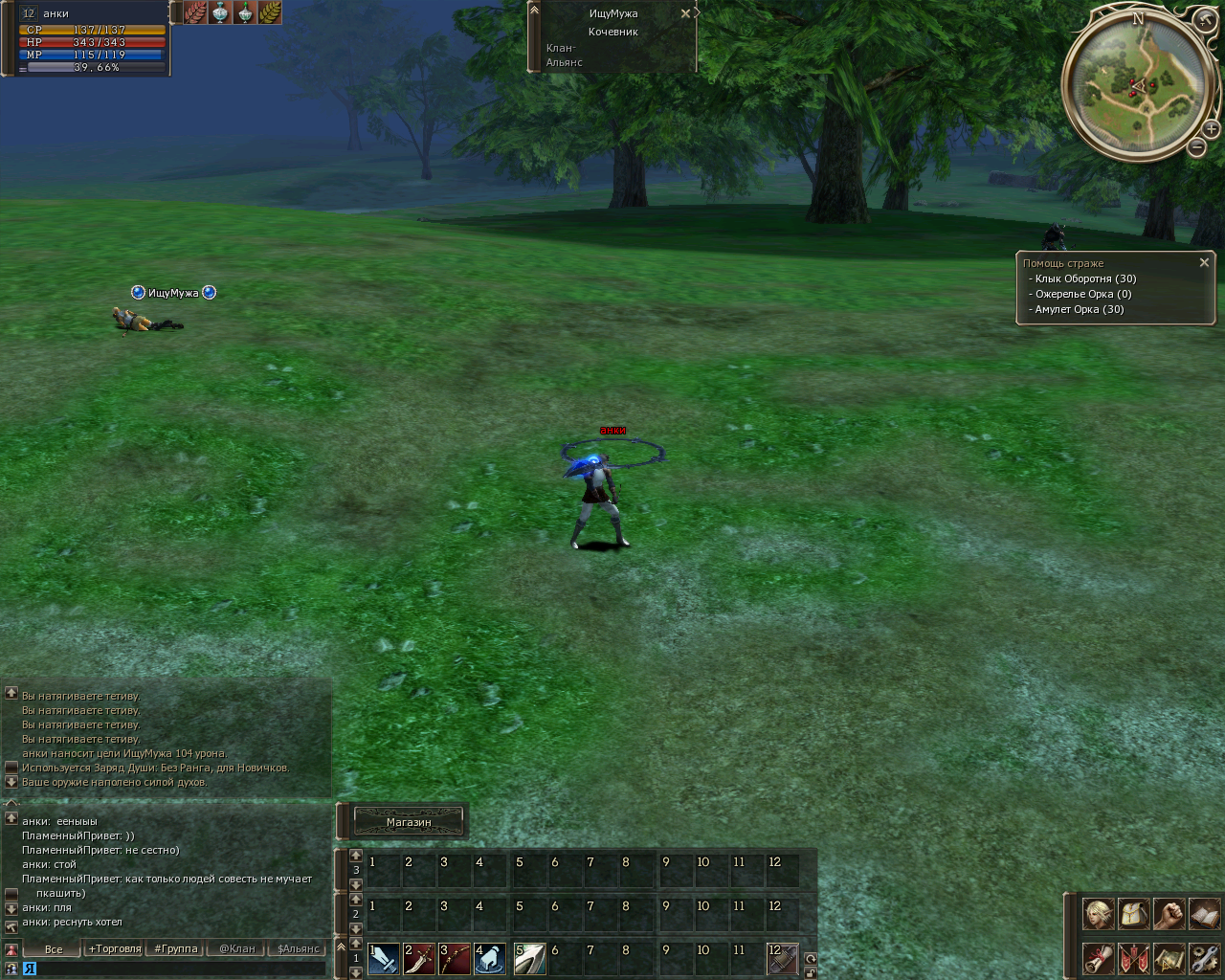
Task: Open the character status elf portrait icon
Action: tap(1099, 914)
